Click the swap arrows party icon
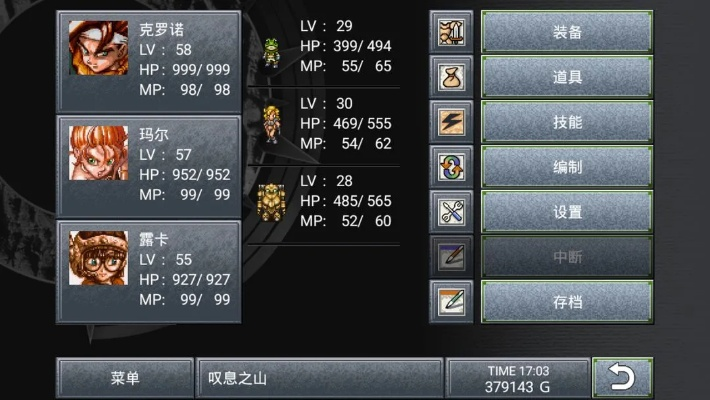Viewport: 710px width, 400px height. click(451, 167)
